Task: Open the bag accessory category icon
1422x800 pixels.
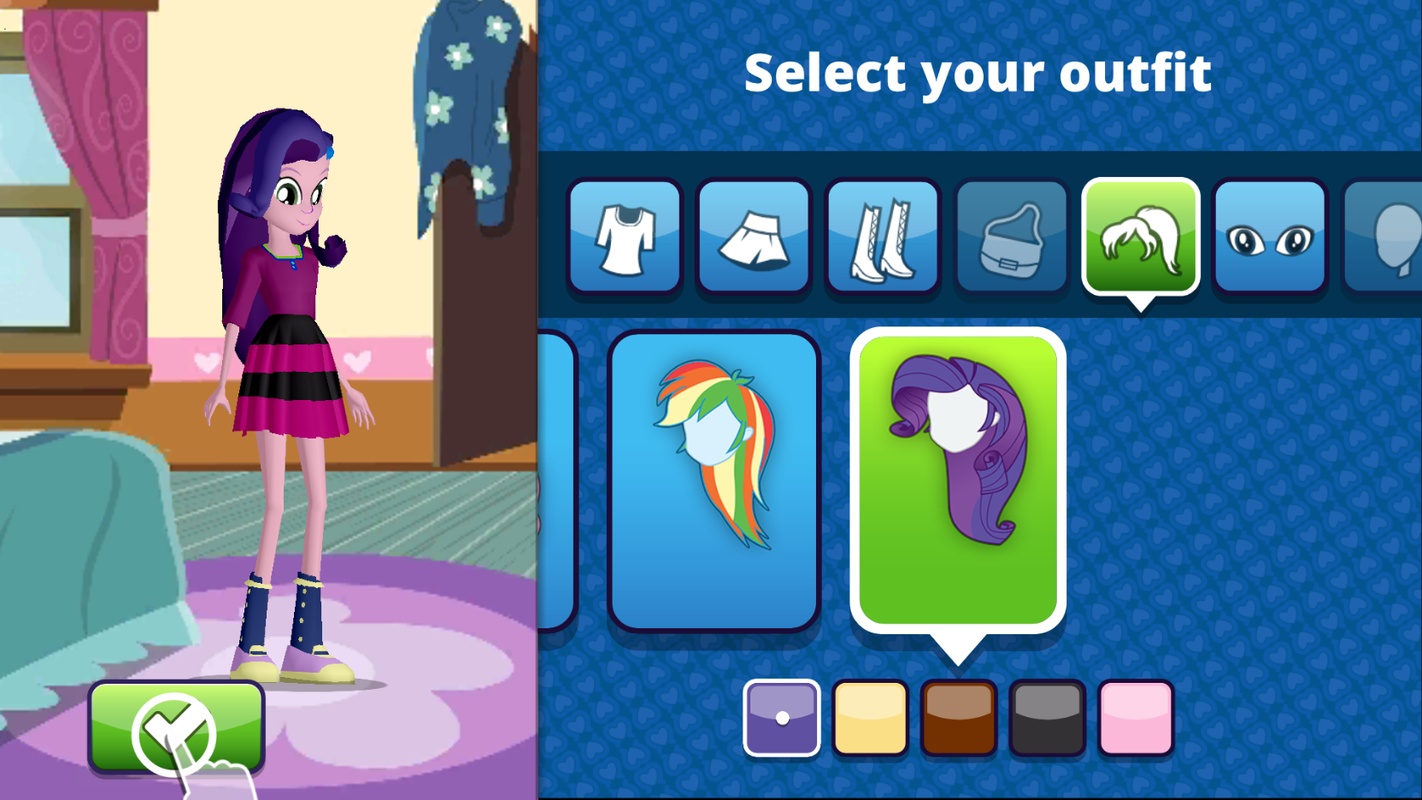Action: 1011,236
